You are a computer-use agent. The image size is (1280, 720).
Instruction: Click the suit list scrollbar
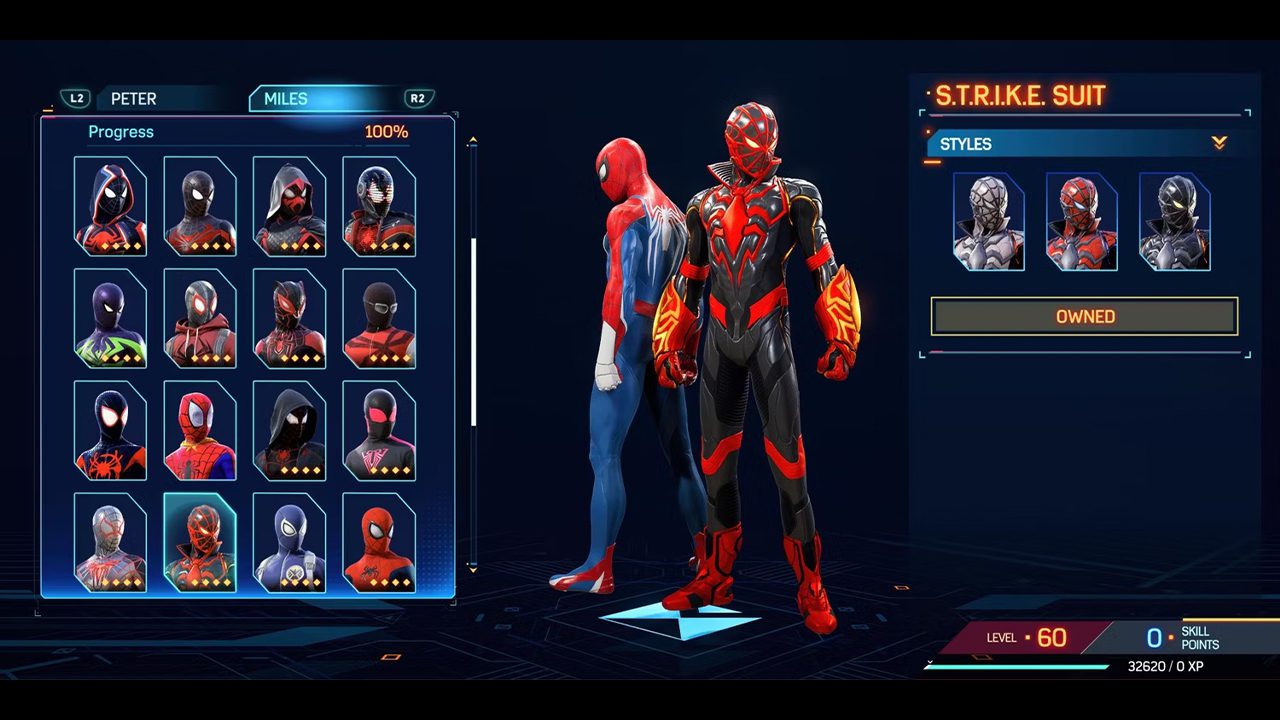click(x=473, y=330)
